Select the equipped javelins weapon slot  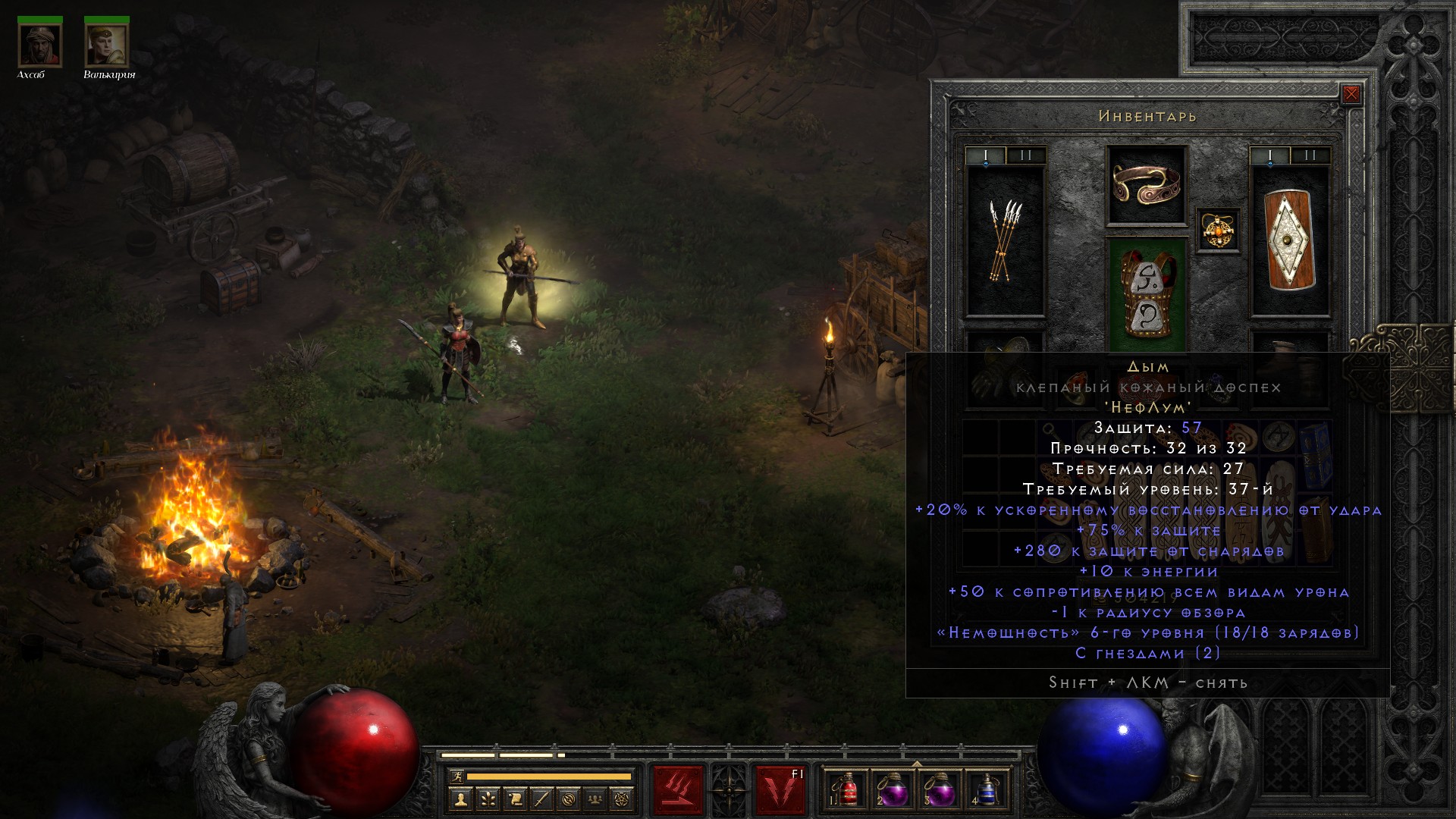(x=1005, y=241)
